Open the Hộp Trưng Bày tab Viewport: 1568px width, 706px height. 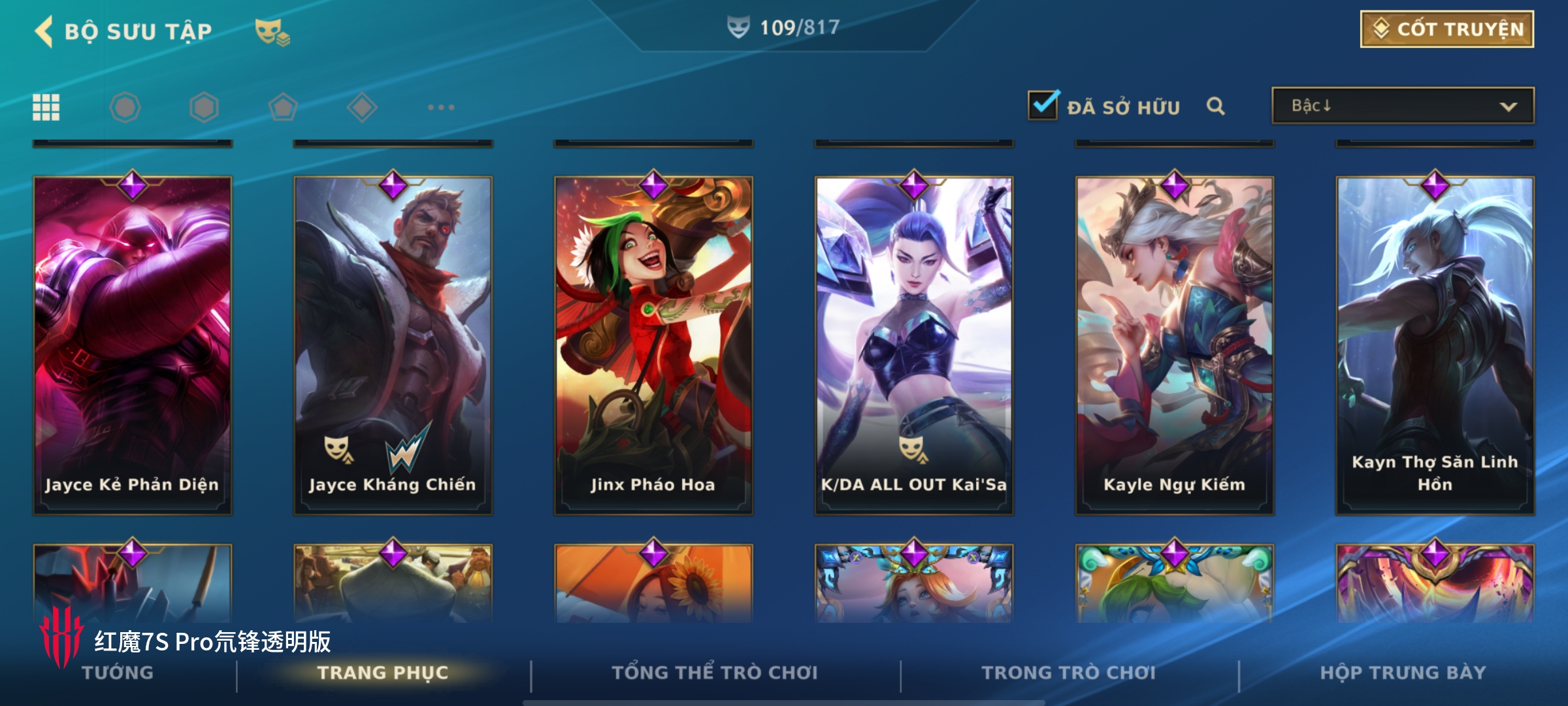click(1403, 673)
